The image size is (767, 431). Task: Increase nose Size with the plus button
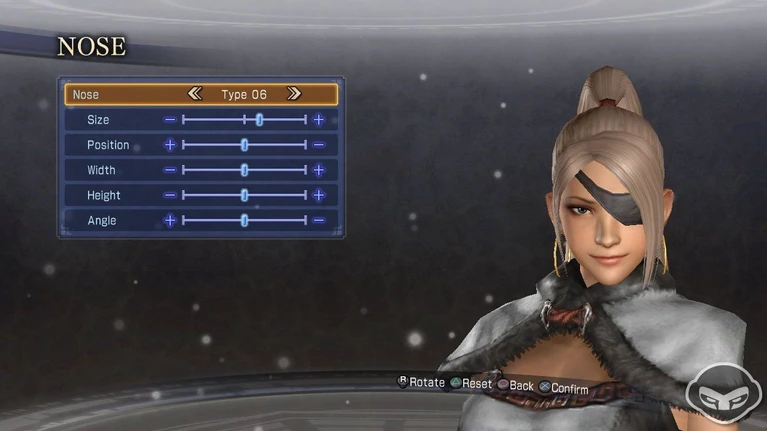[x=319, y=120]
